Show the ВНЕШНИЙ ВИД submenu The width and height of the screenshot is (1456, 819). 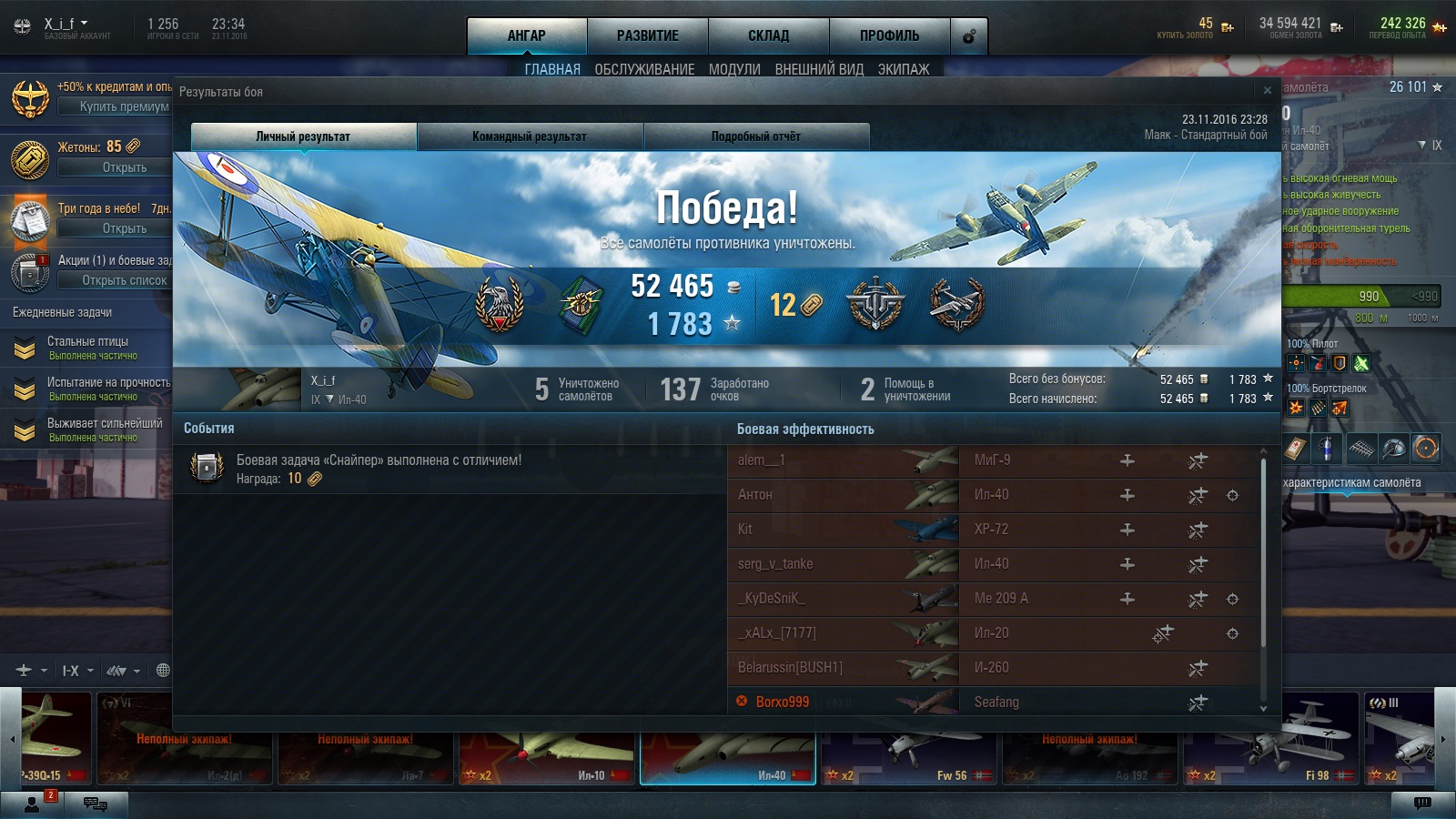(x=819, y=69)
